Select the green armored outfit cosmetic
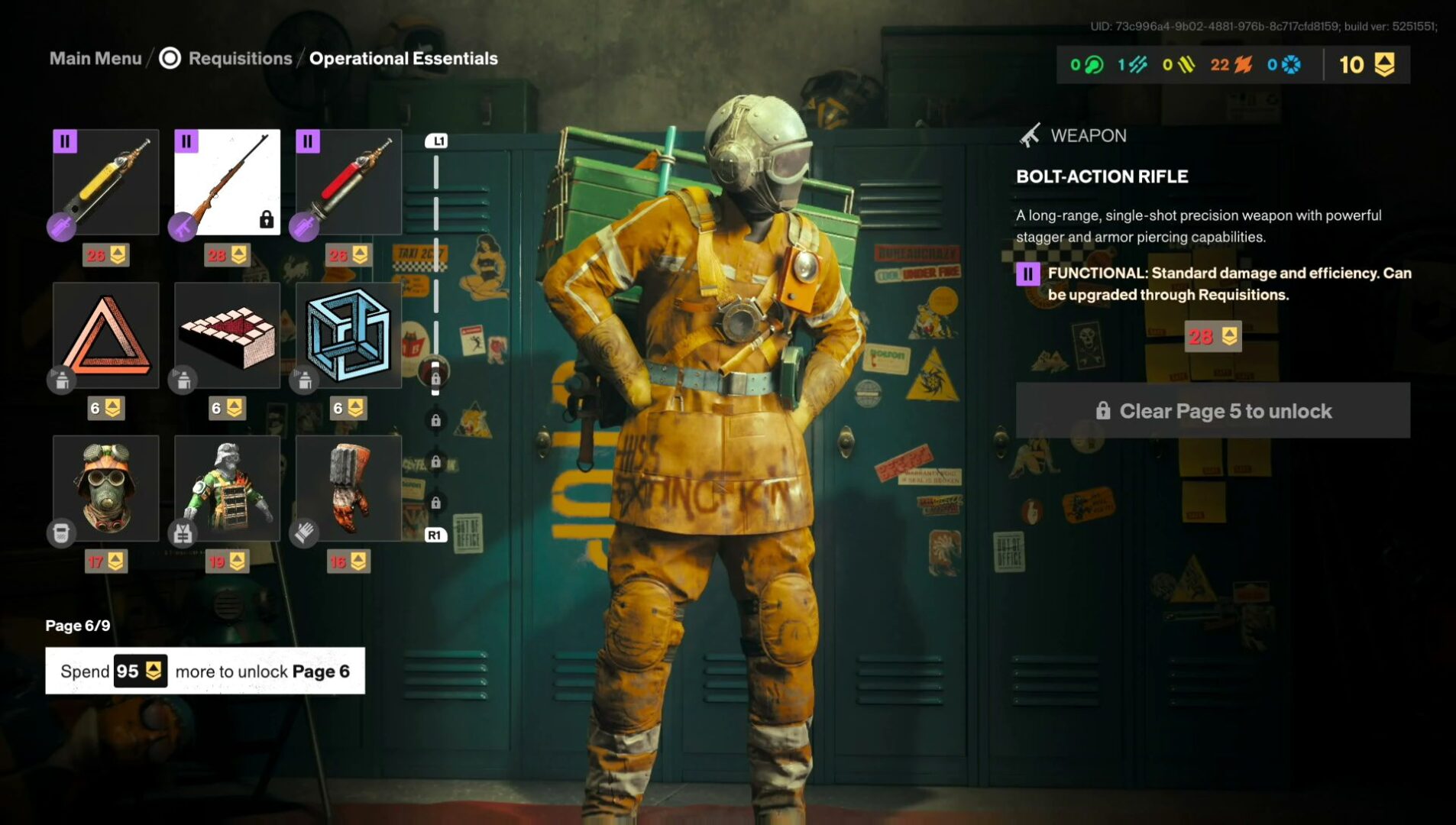The width and height of the screenshot is (1456, 825). pos(228,489)
